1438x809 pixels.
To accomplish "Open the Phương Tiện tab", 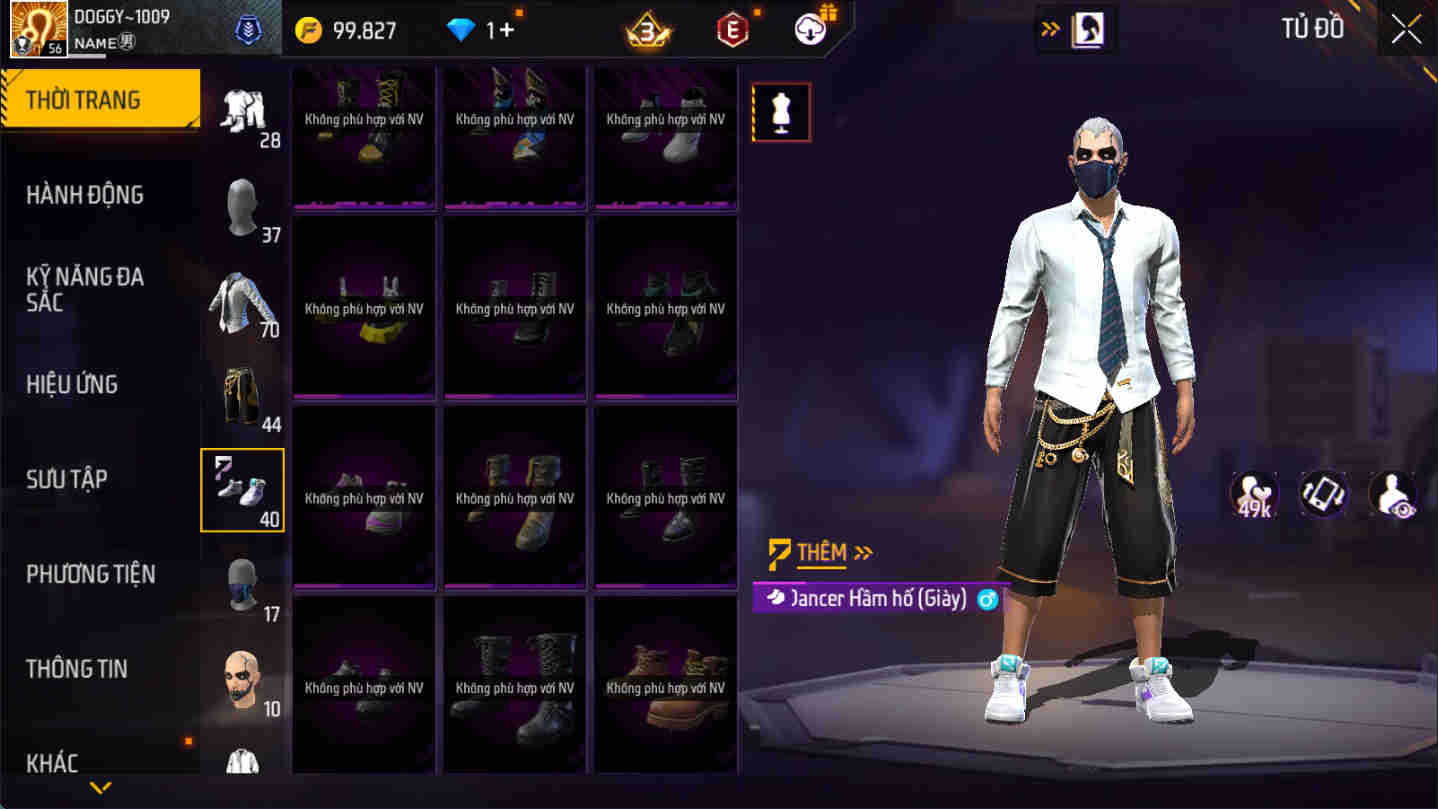I will (90, 574).
